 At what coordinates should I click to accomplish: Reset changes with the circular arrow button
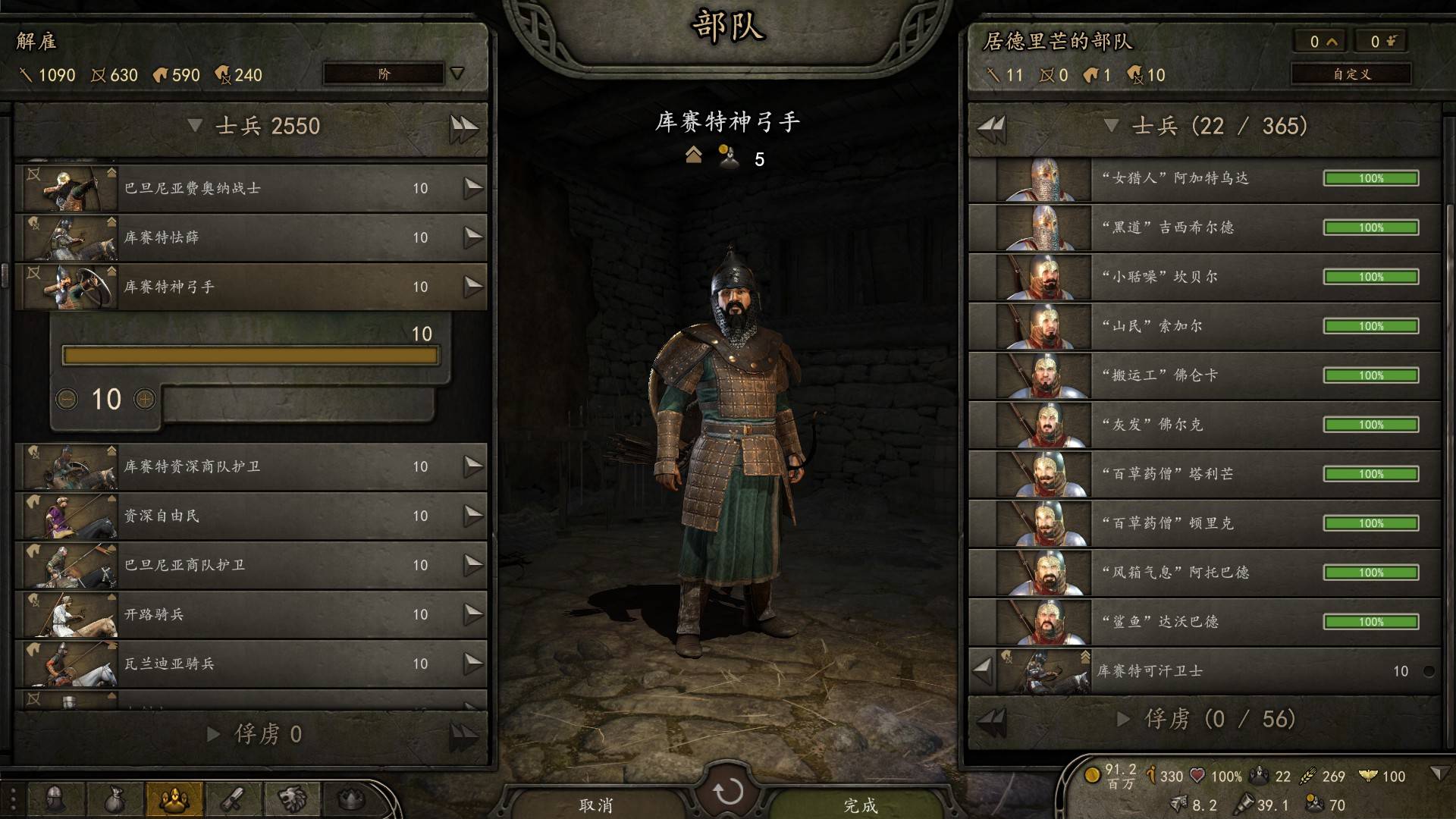[x=728, y=792]
